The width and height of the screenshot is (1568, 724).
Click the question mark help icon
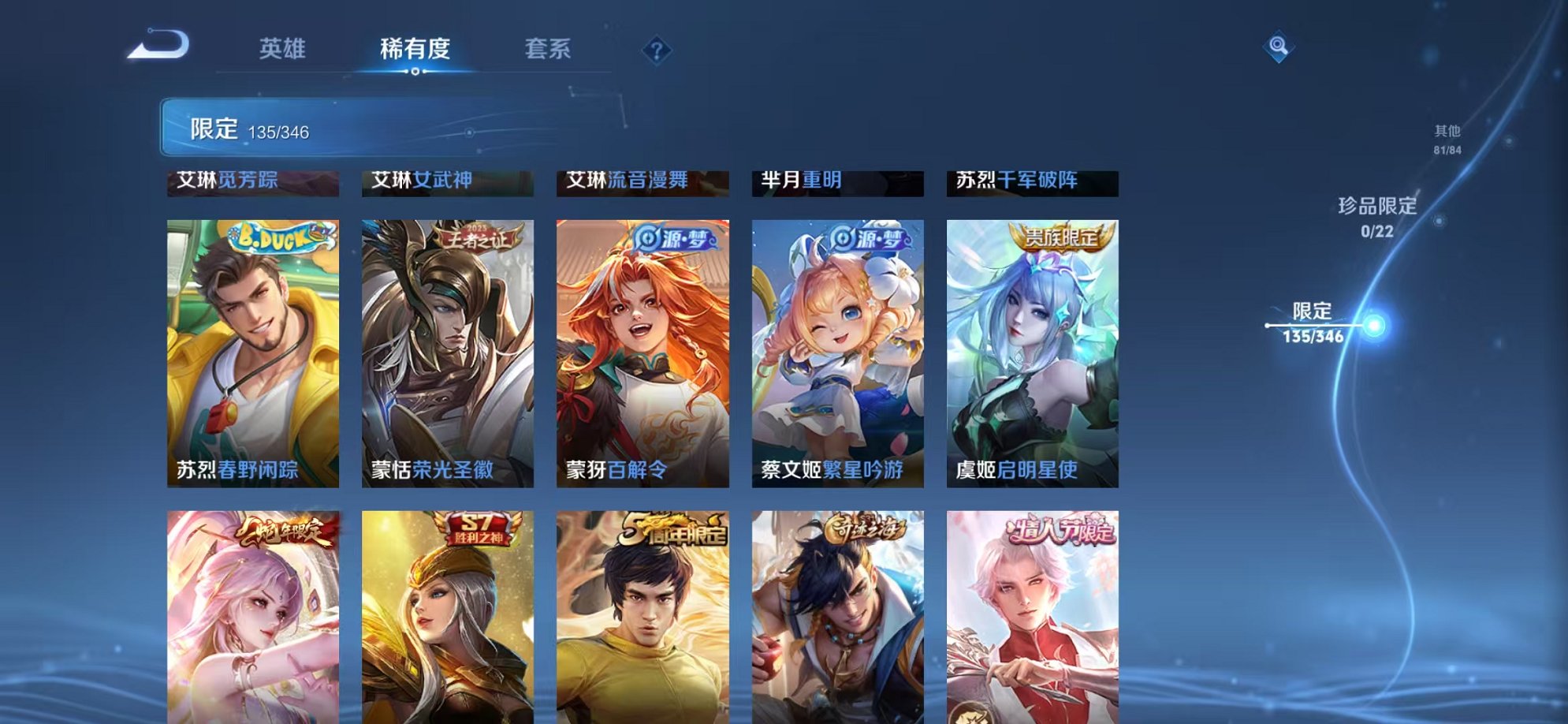click(x=657, y=50)
